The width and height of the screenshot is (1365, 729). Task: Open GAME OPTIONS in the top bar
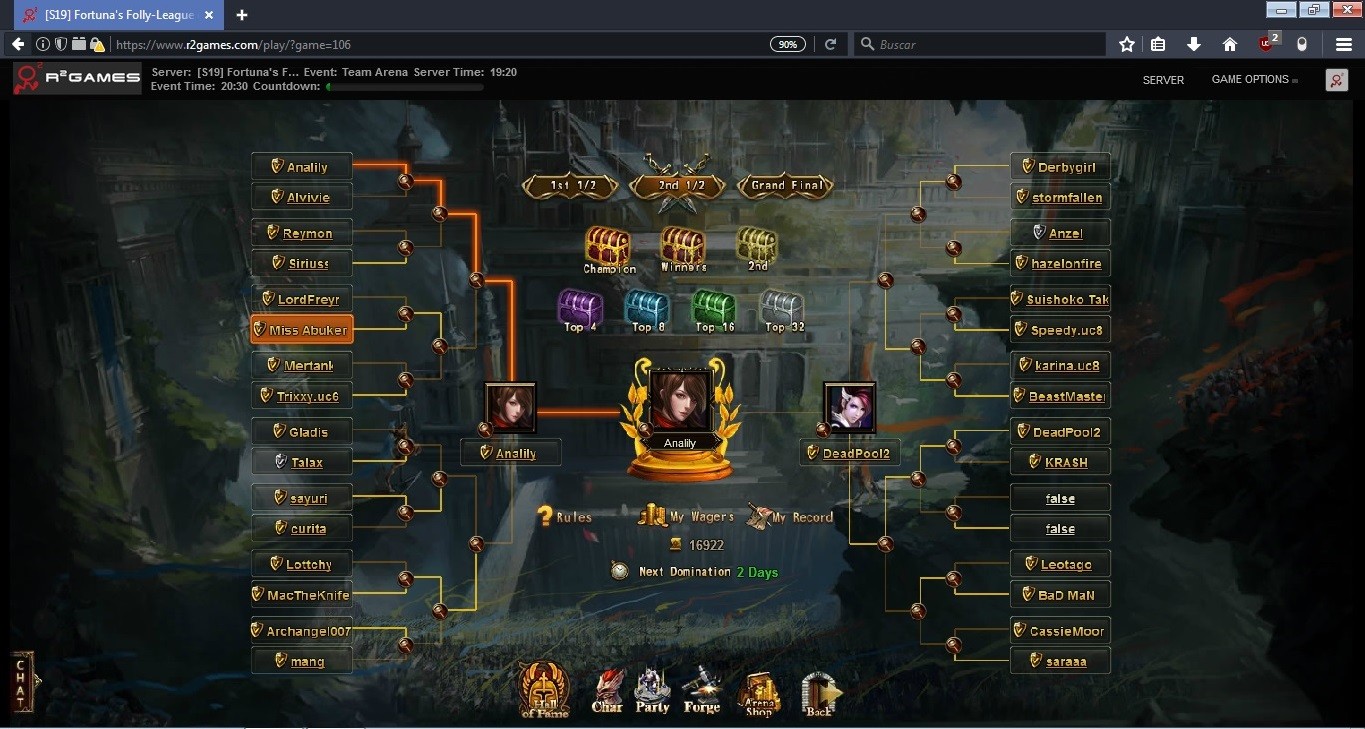click(1250, 80)
